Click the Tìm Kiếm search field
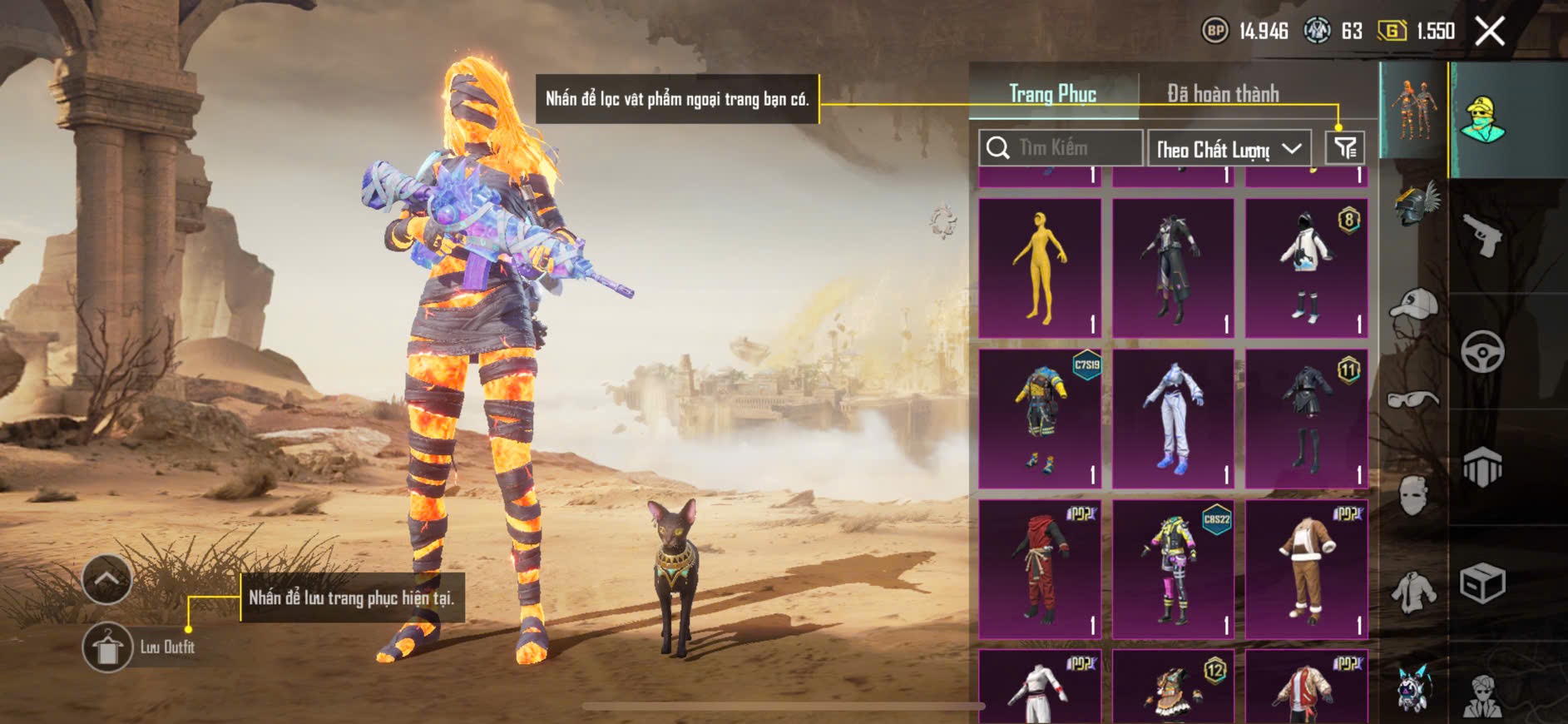This screenshot has width=1568, height=724. (x=1061, y=148)
